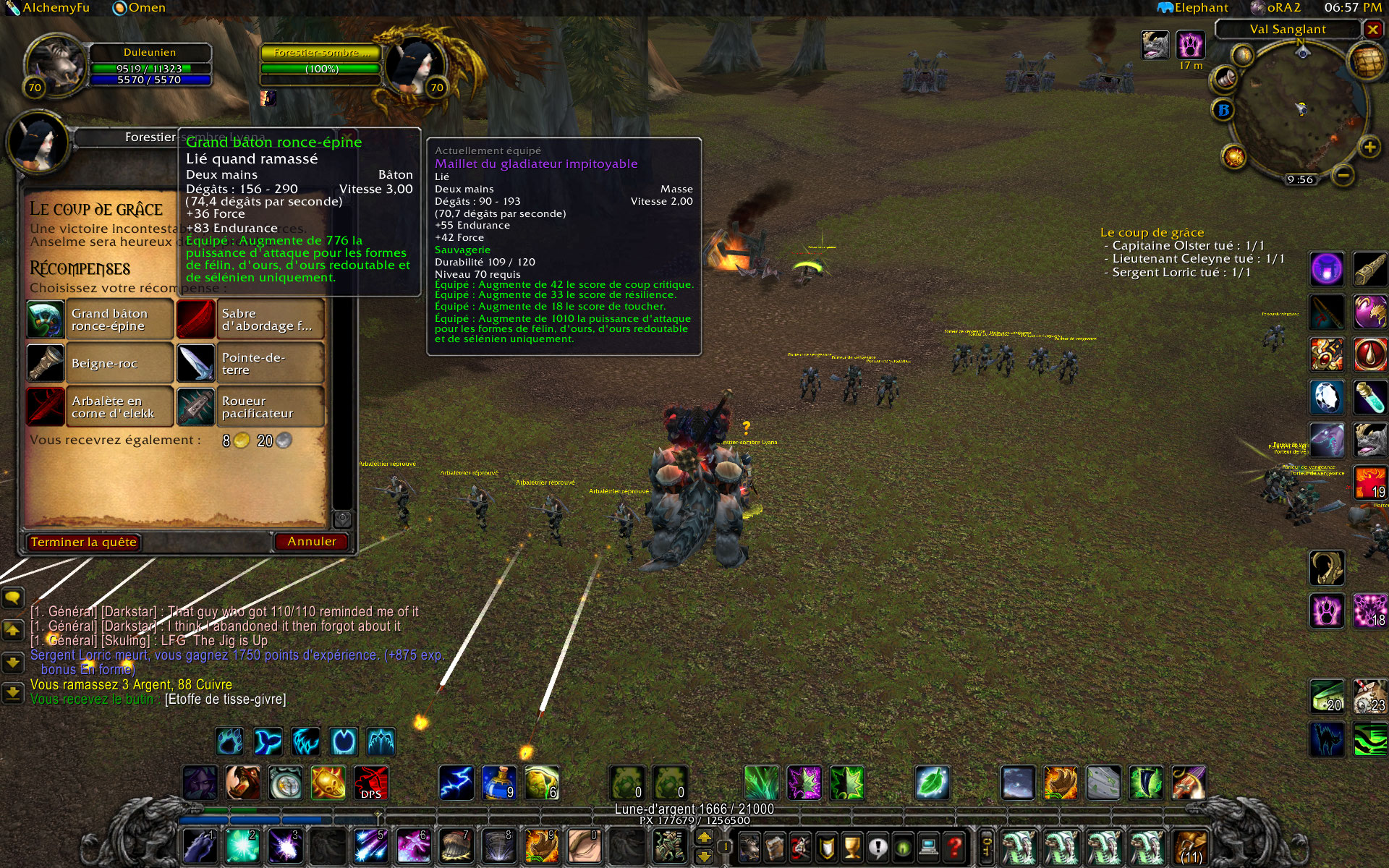
Task: Click the Forestier-sombre target portrait
Action: pos(412,67)
